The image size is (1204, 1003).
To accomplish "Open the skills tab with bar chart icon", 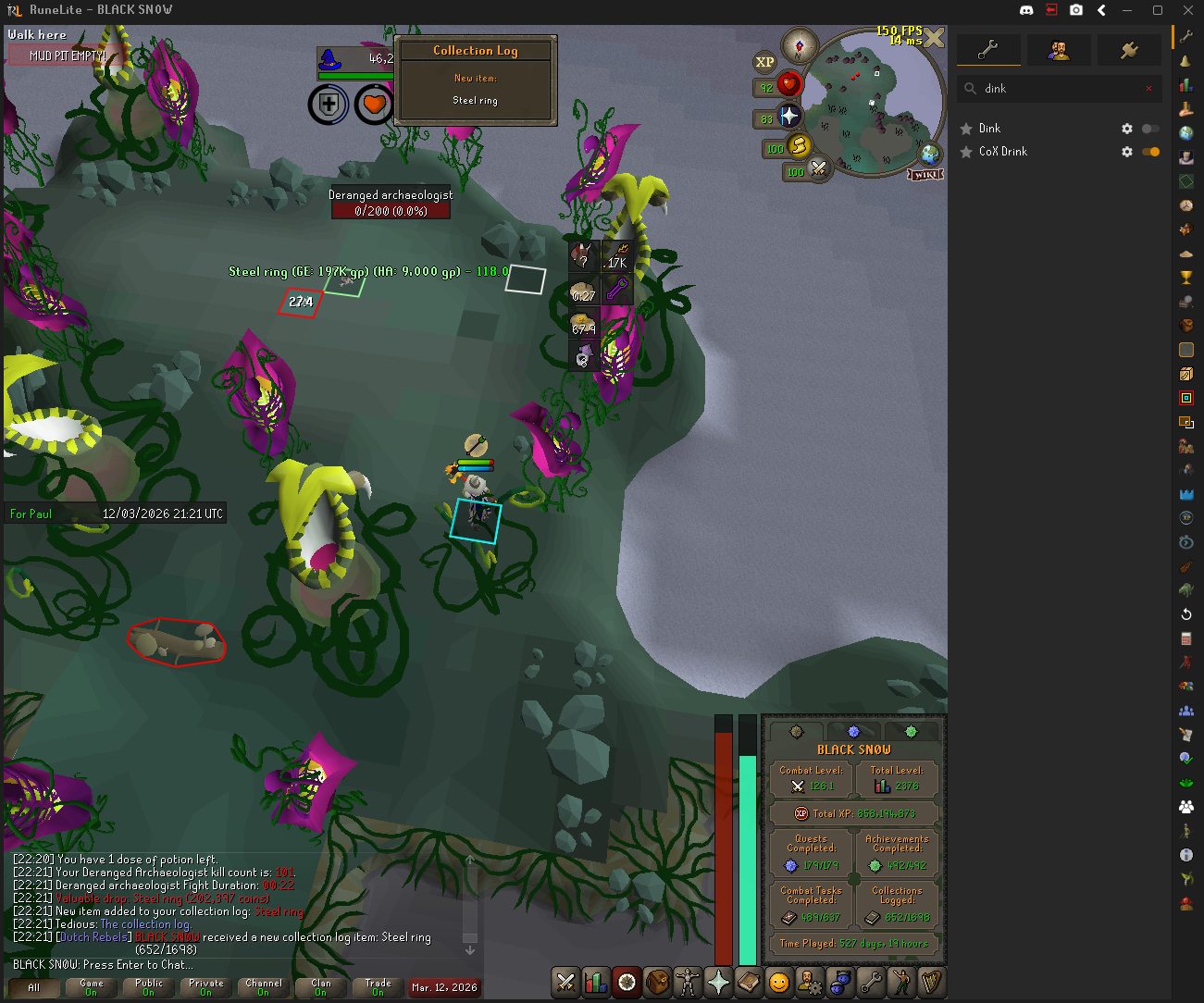I will pos(596,982).
